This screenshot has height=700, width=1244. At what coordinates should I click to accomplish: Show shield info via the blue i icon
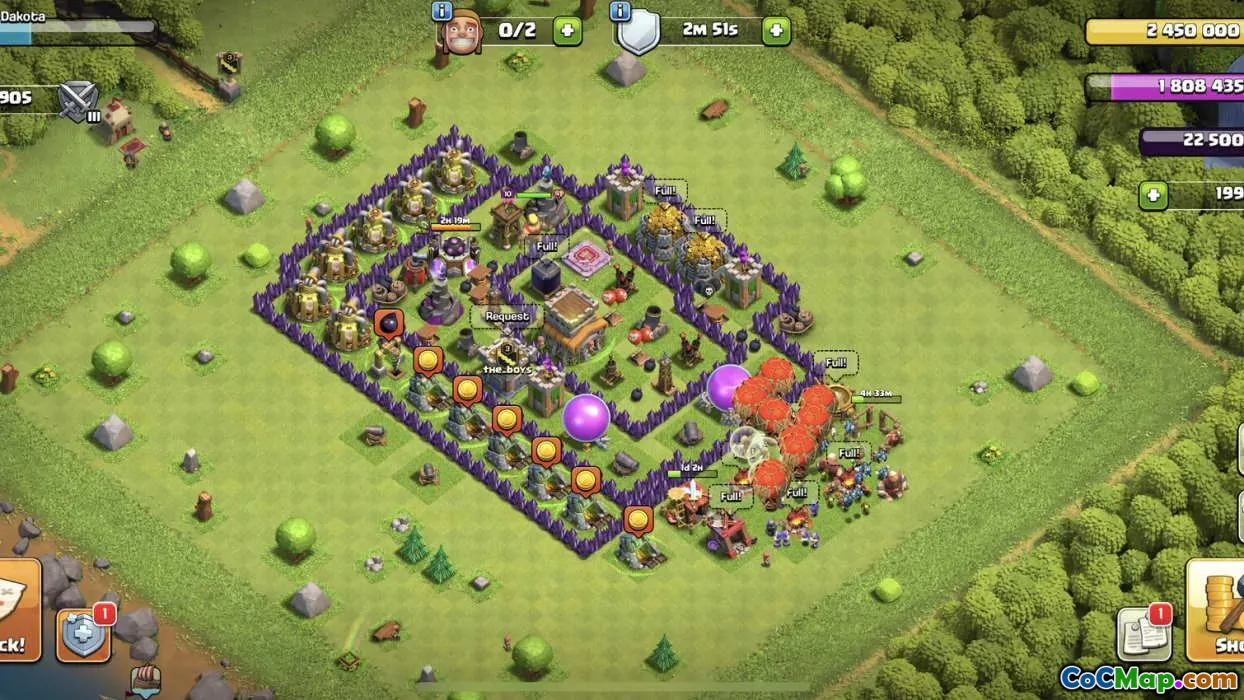click(620, 11)
